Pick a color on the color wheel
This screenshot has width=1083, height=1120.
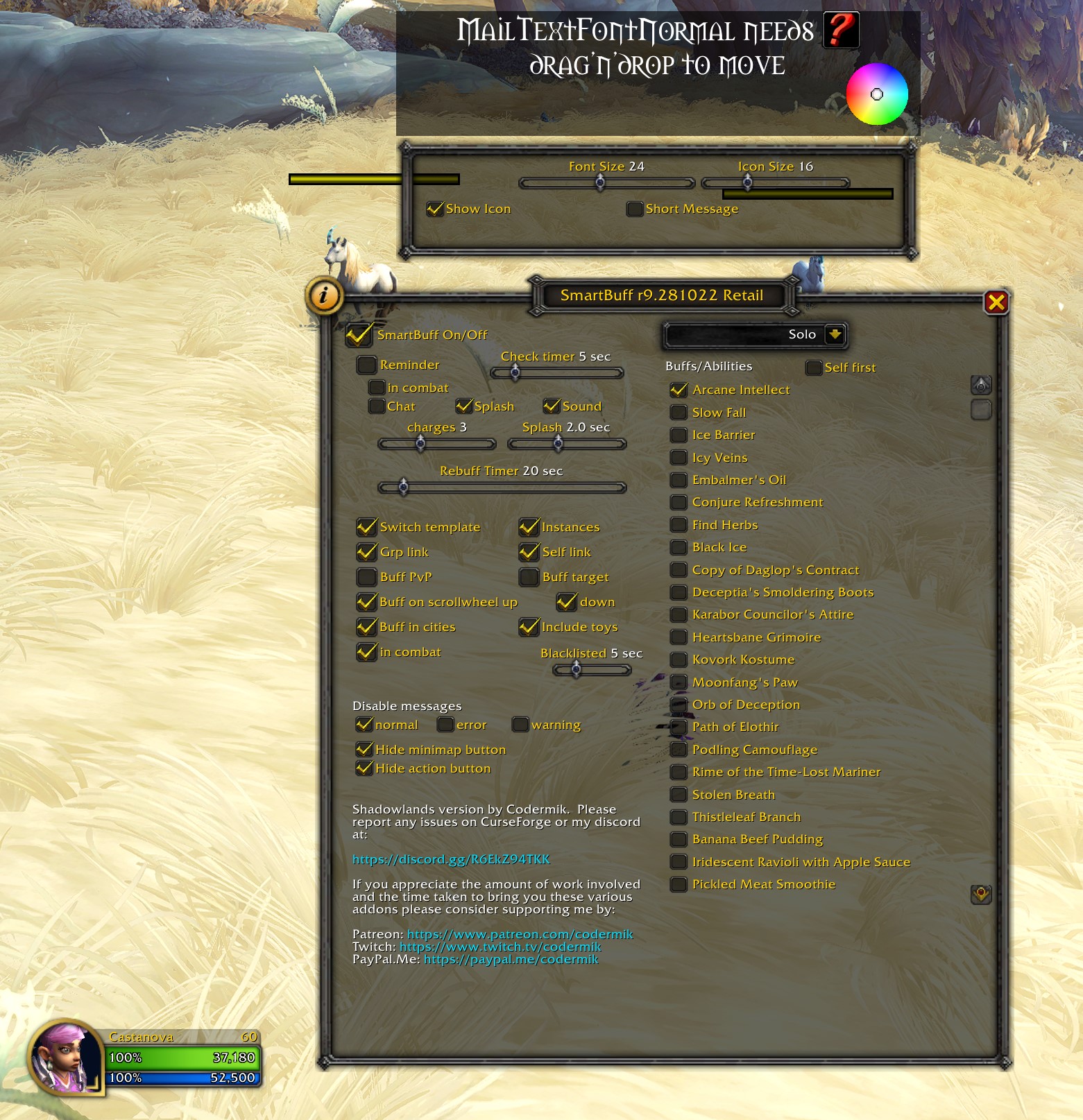pos(877,95)
